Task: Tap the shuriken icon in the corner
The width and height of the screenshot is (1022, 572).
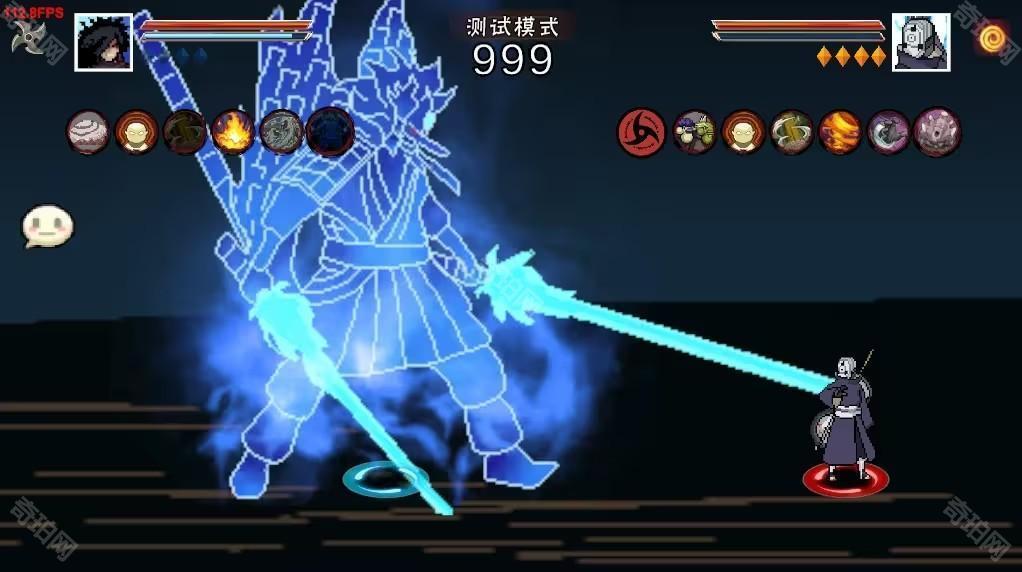Action: pos(27,36)
